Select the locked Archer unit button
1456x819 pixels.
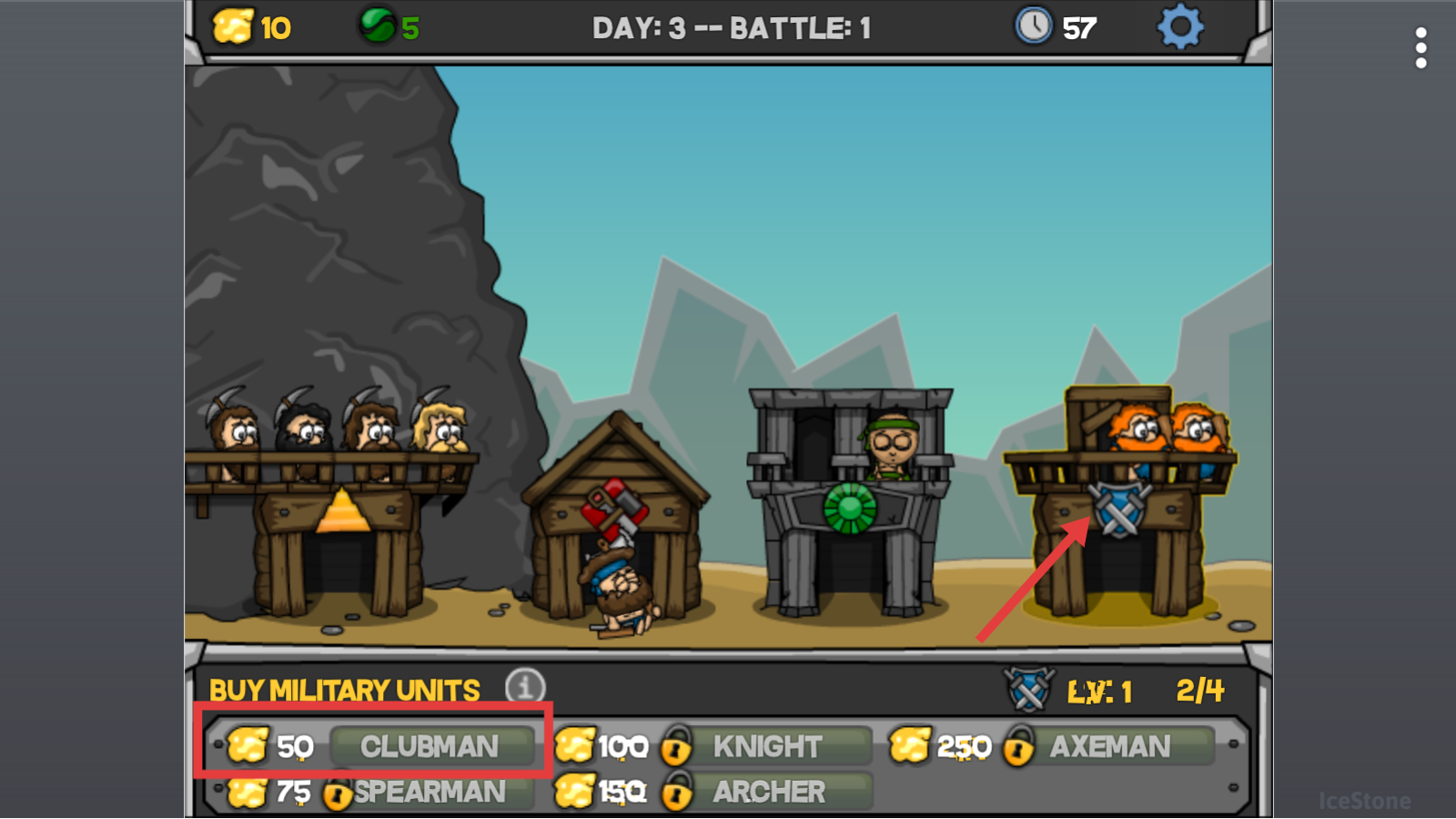(768, 792)
